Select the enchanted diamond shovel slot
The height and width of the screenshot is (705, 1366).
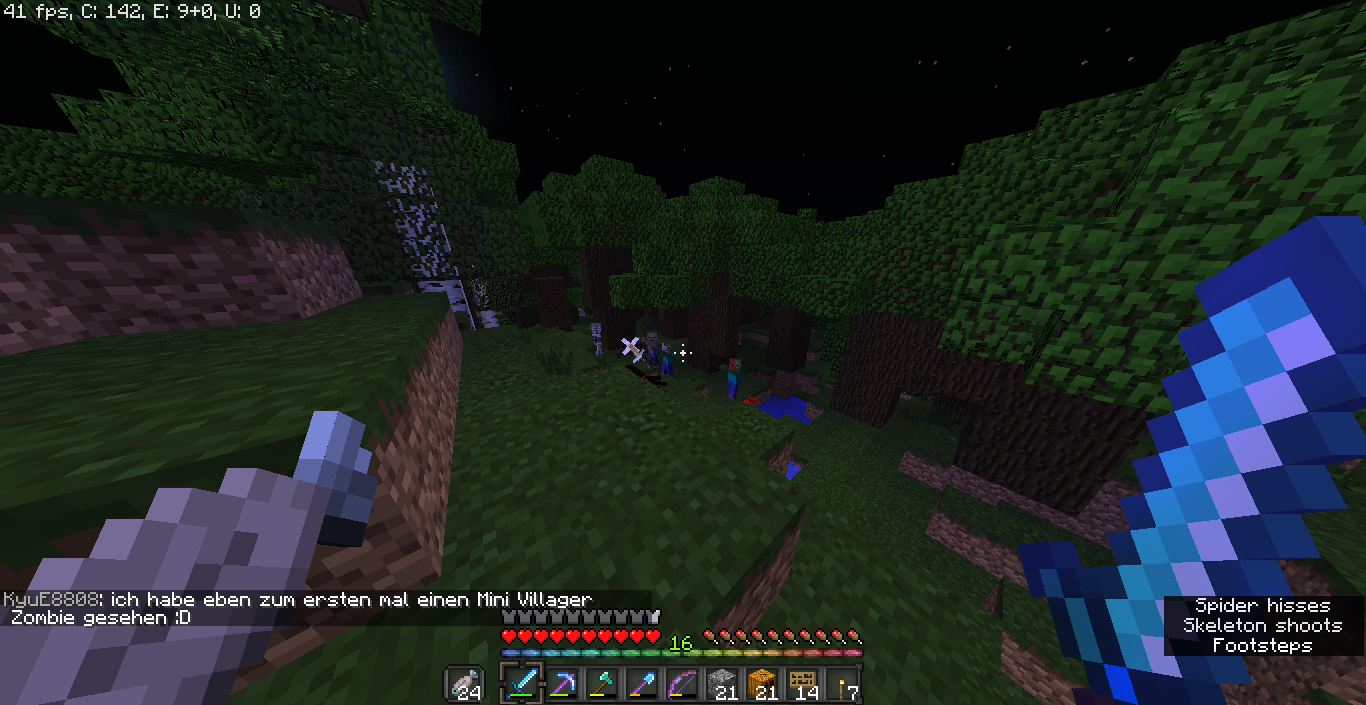click(x=642, y=684)
